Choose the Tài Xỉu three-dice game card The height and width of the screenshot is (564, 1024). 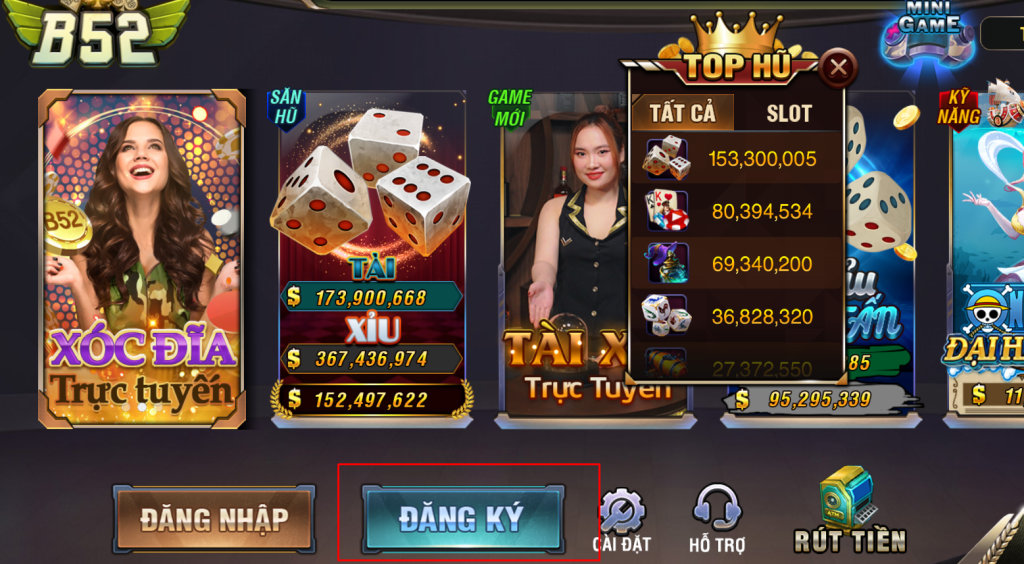pyautogui.click(x=371, y=256)
